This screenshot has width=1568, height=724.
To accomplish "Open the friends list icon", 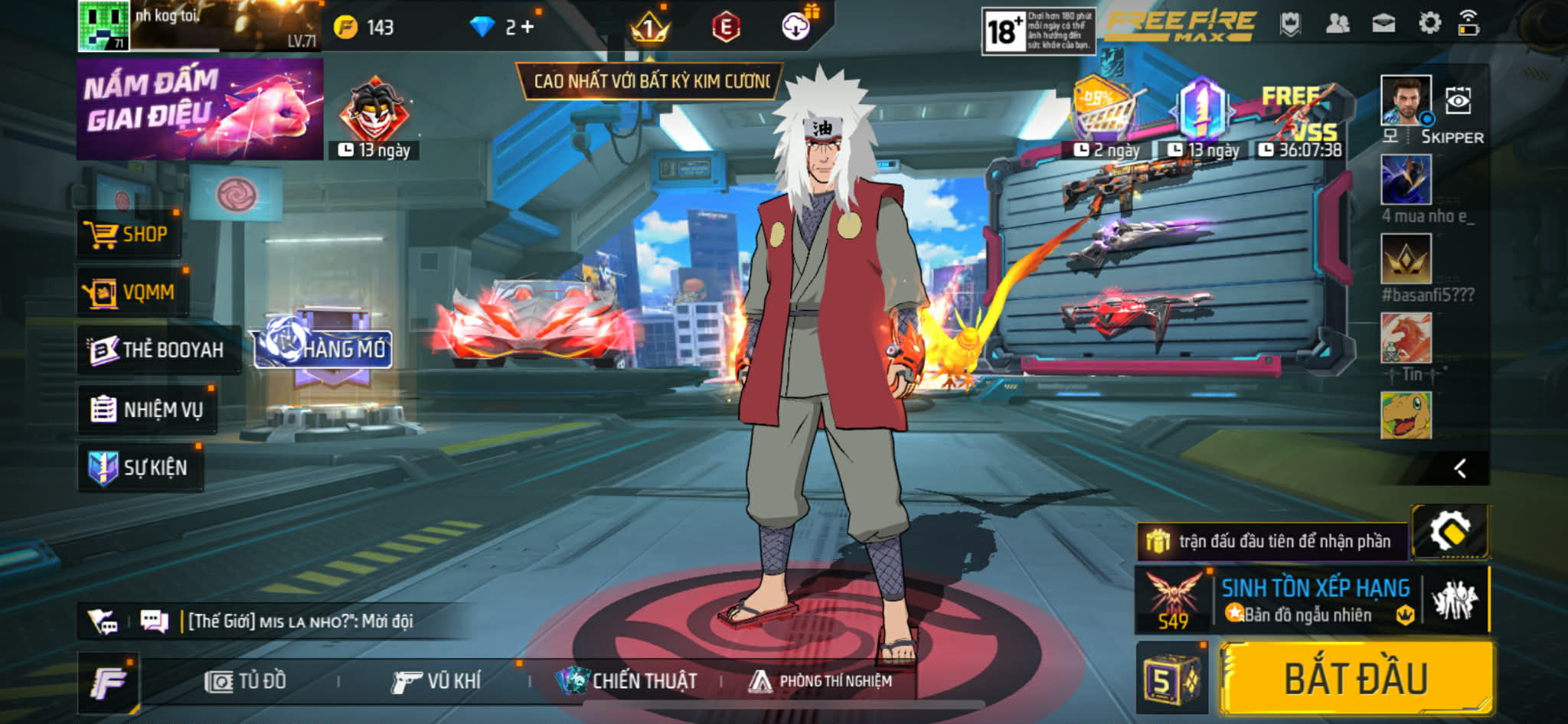I will [1337, 24].
